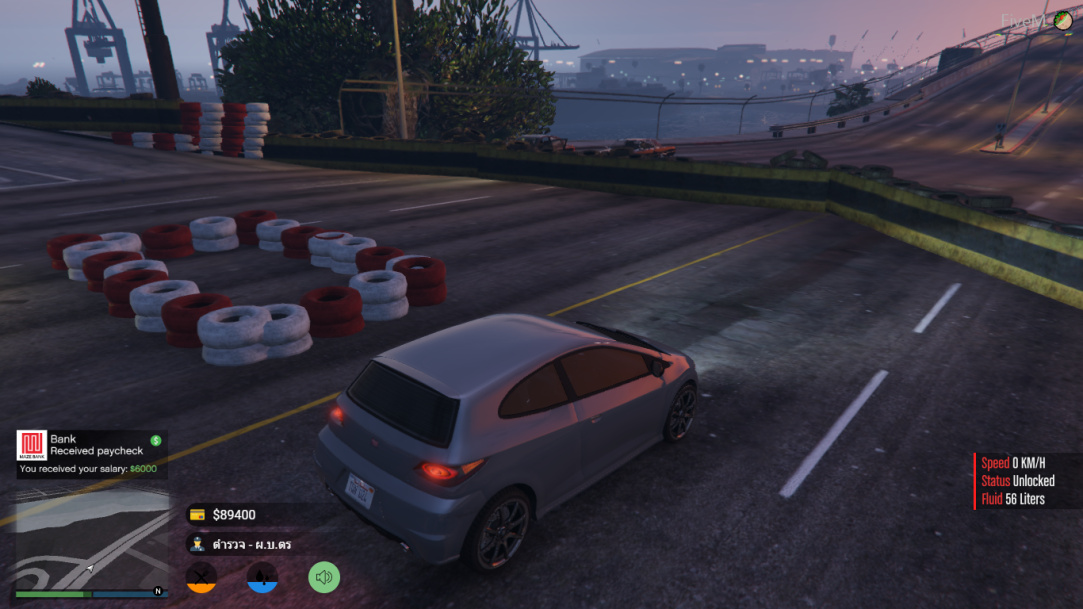Click the FiveM taco logo
This screenshot has height=609, width=1083.
click(1062, 20)
